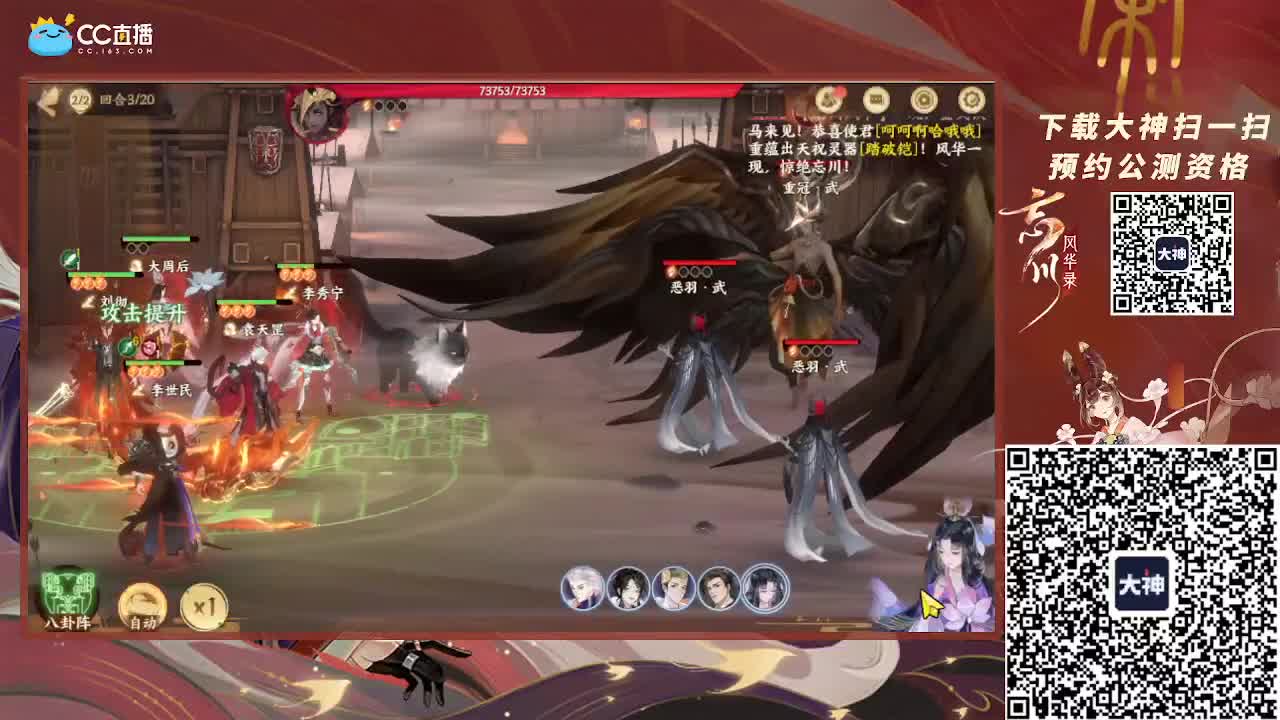Select the boss portrait next to the HP bar

[315, 112]
